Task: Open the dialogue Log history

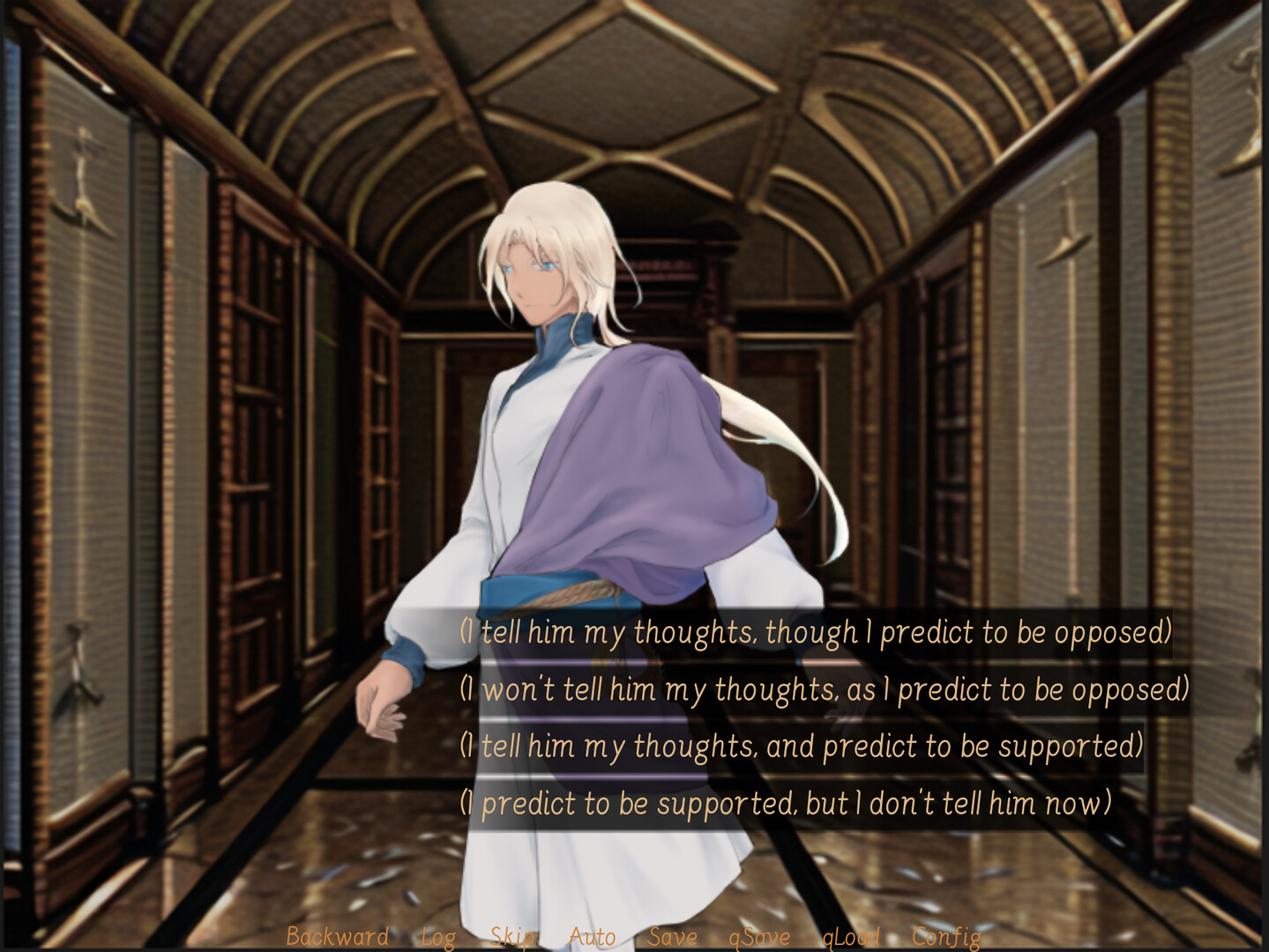Action: (x=440, y=937)
